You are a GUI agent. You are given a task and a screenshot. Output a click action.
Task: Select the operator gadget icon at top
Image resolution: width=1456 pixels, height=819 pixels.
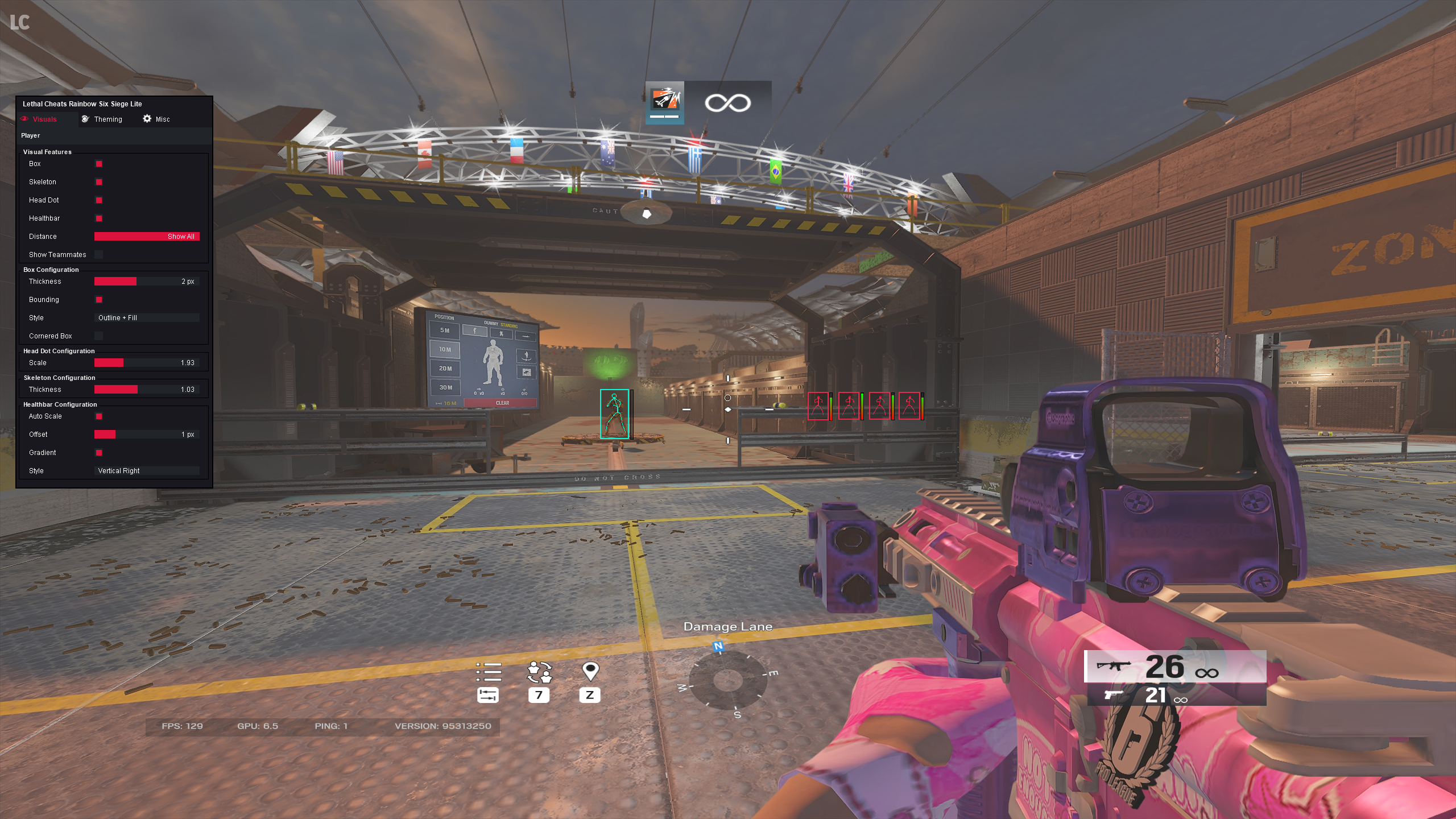[664, 102]
